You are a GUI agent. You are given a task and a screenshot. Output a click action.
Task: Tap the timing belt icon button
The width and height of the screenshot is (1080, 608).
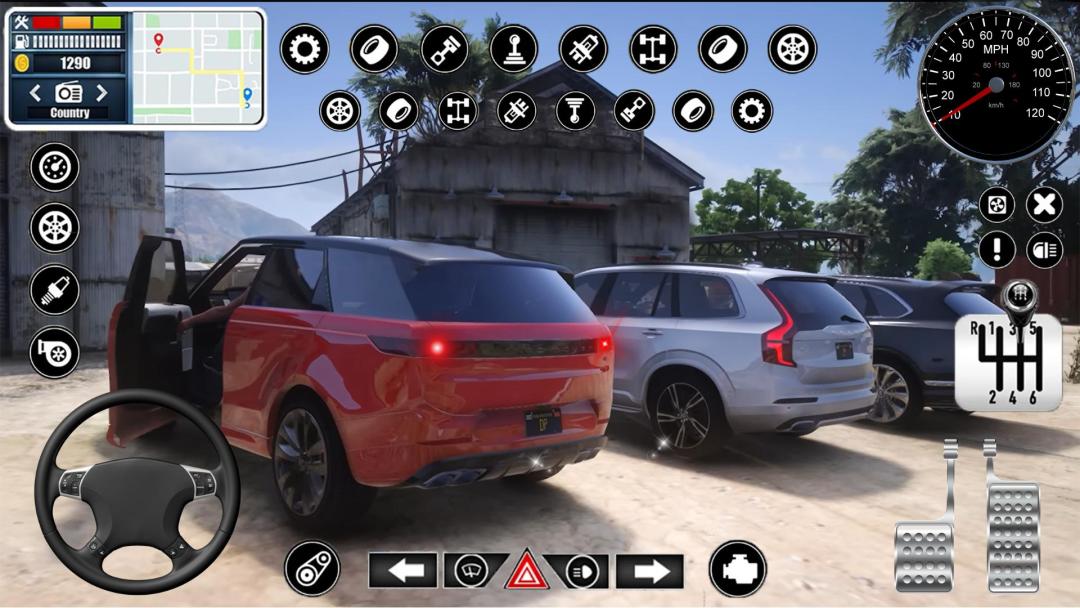(312, 569)
